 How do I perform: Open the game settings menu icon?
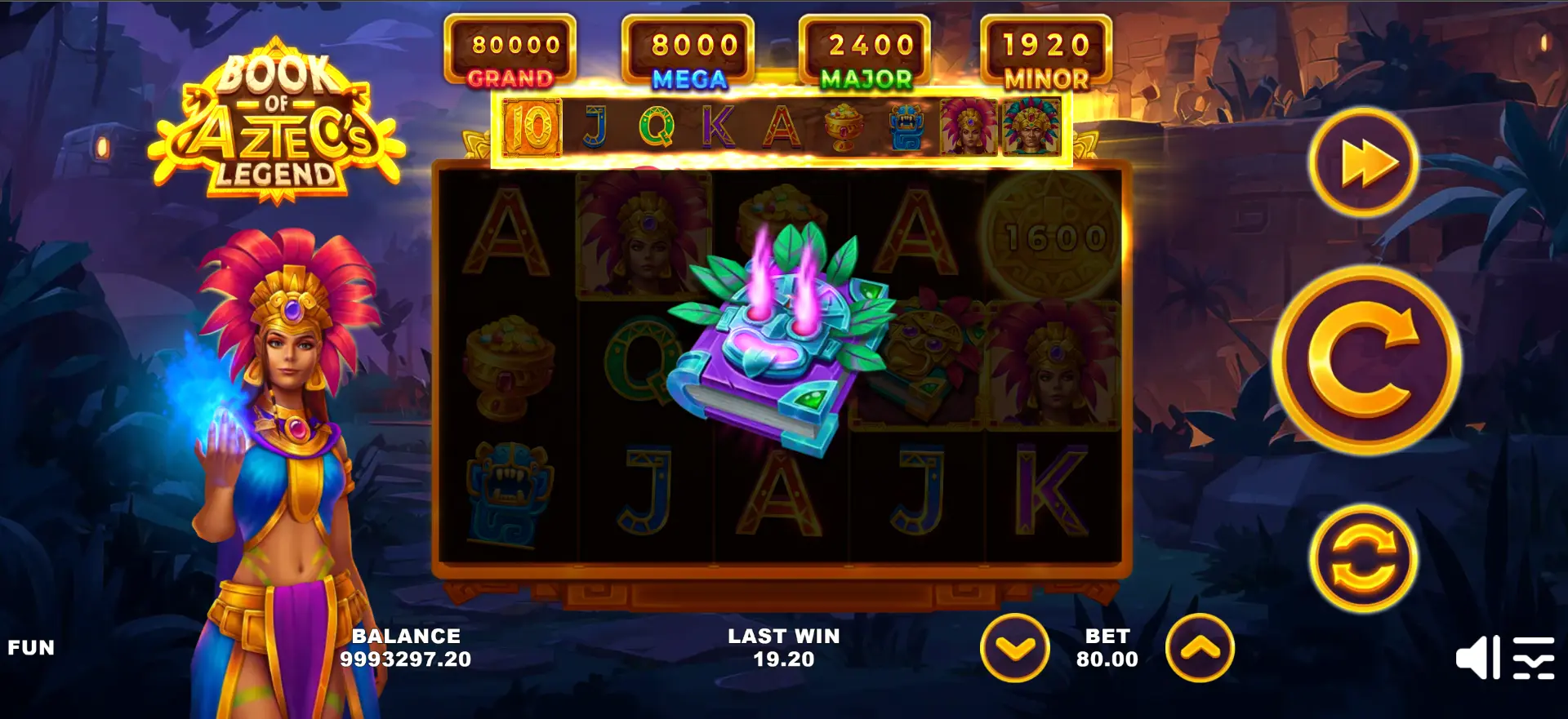1533,658
